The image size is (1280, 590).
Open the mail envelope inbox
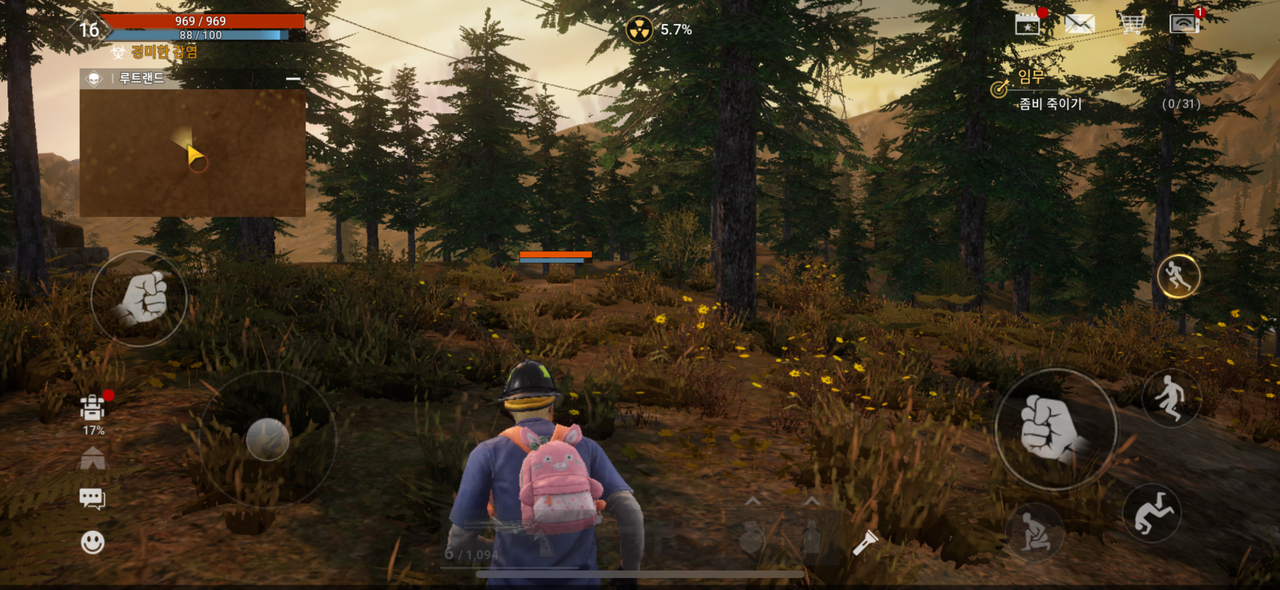pos(1079,24)
